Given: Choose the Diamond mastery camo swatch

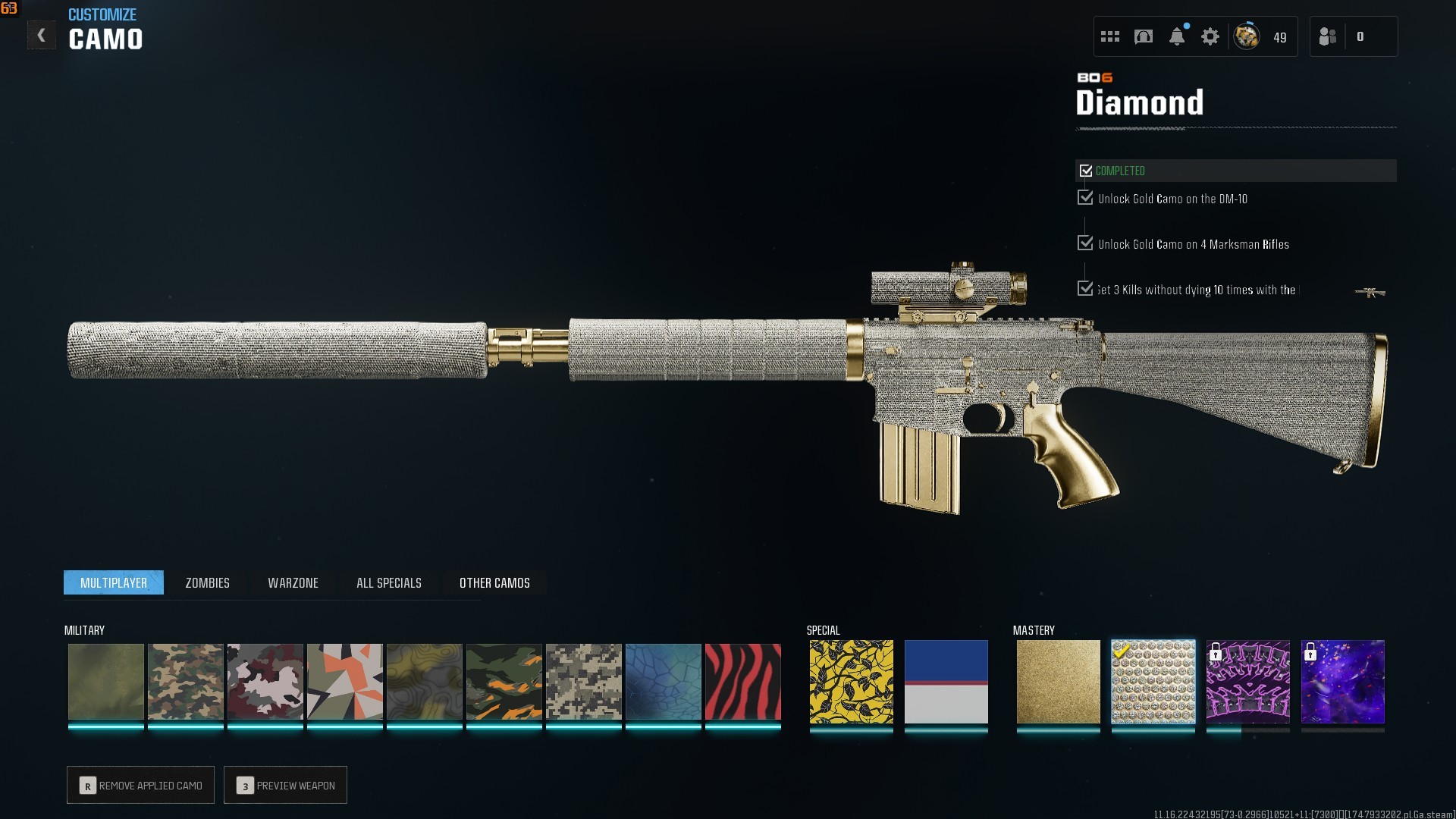Looking at the screenshot, I should click(x=1153, y=682).
